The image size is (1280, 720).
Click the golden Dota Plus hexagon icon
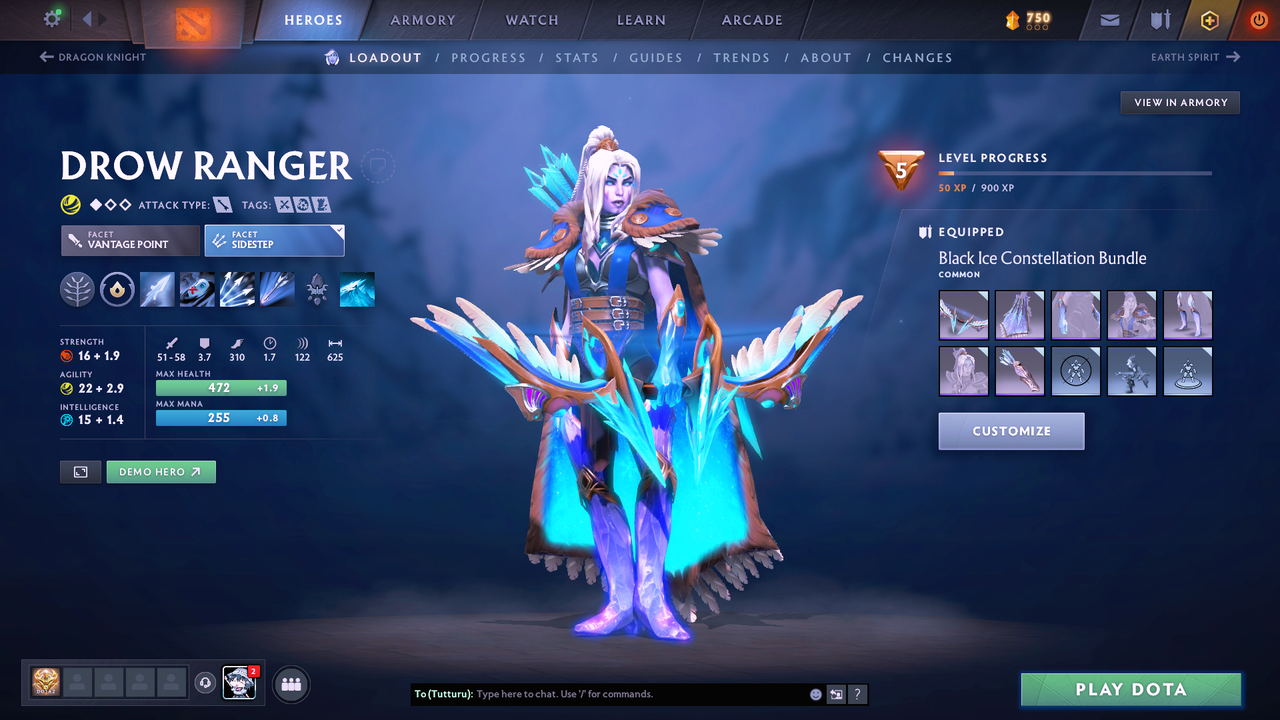coord(1209,19)
